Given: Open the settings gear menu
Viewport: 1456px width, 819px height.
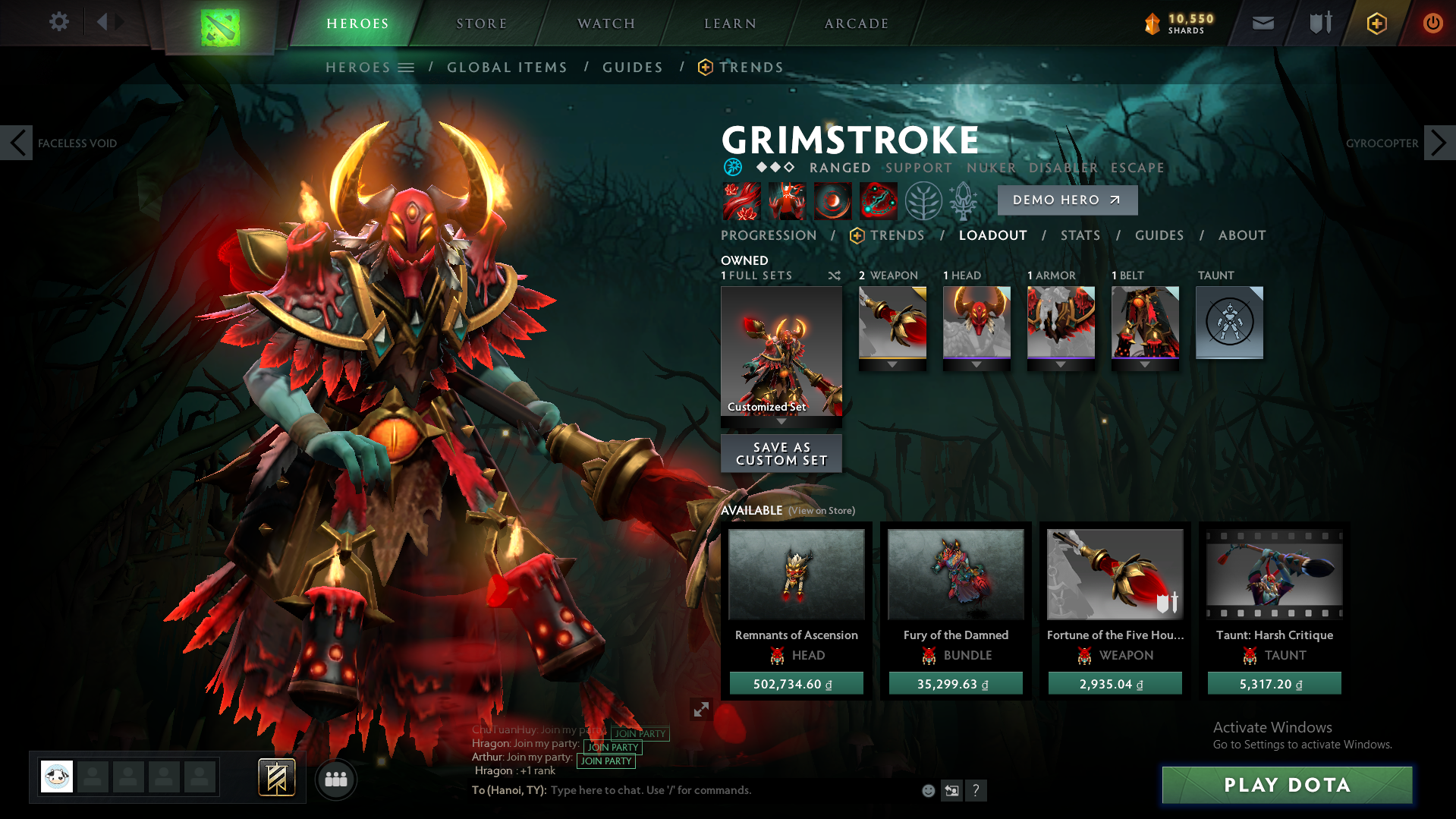Looking at the screenshot, I should click(x=59, y=22).
